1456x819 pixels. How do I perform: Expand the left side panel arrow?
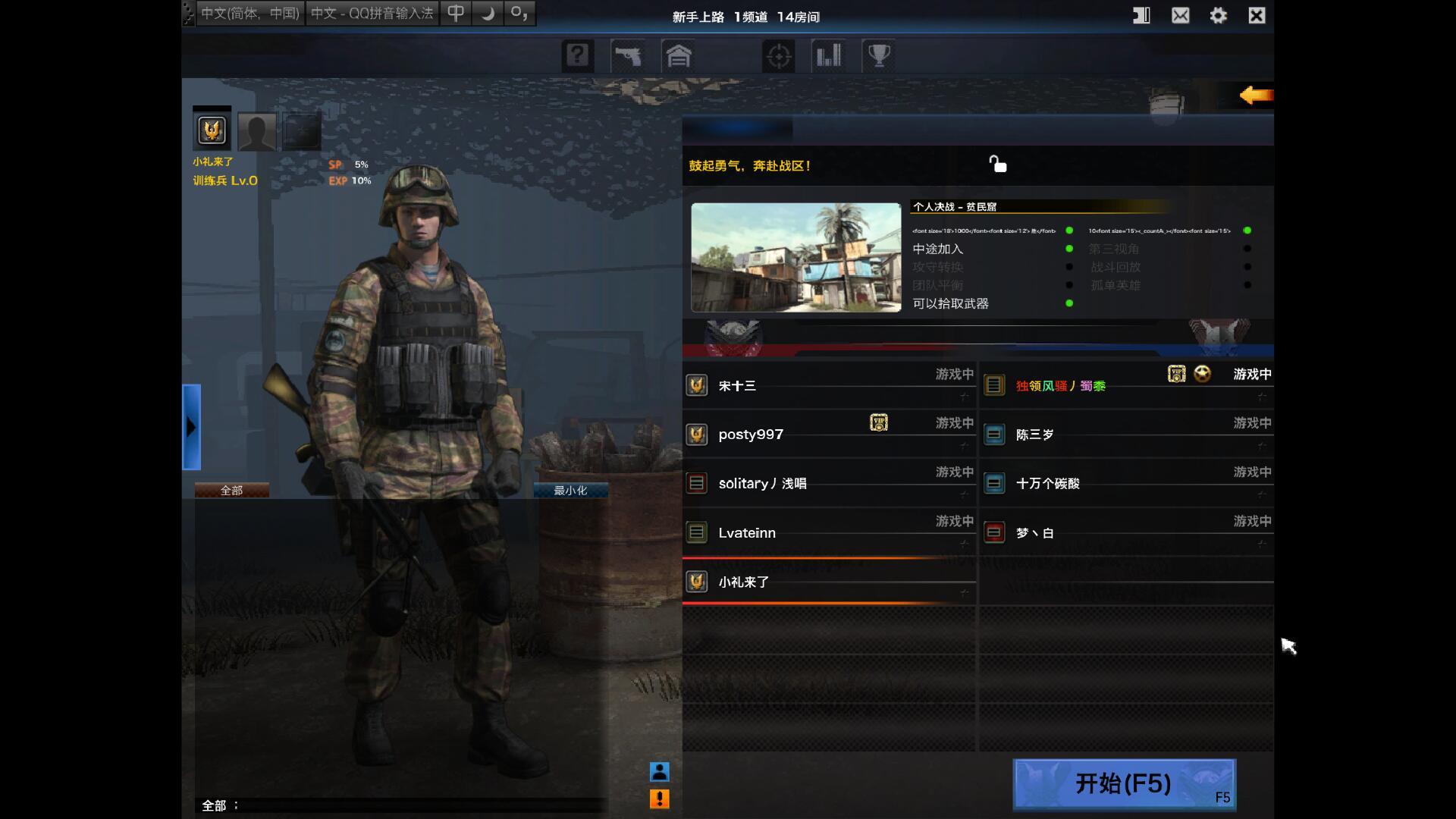pyautogui.click(x=191, y=427)
